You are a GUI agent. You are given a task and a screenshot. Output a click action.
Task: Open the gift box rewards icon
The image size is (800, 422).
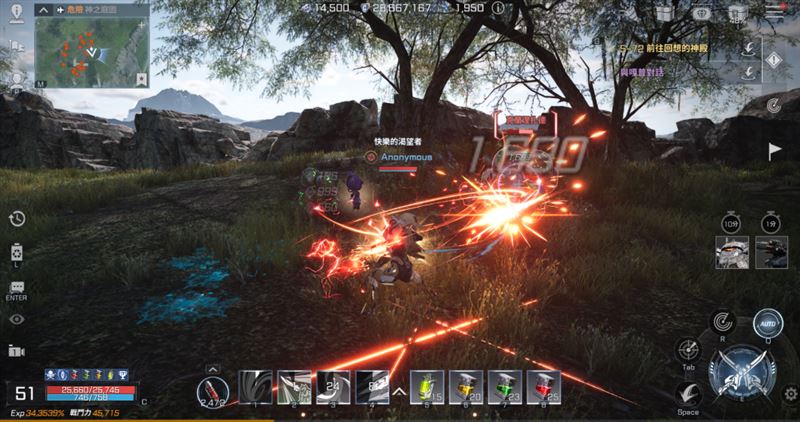[663, 14]
